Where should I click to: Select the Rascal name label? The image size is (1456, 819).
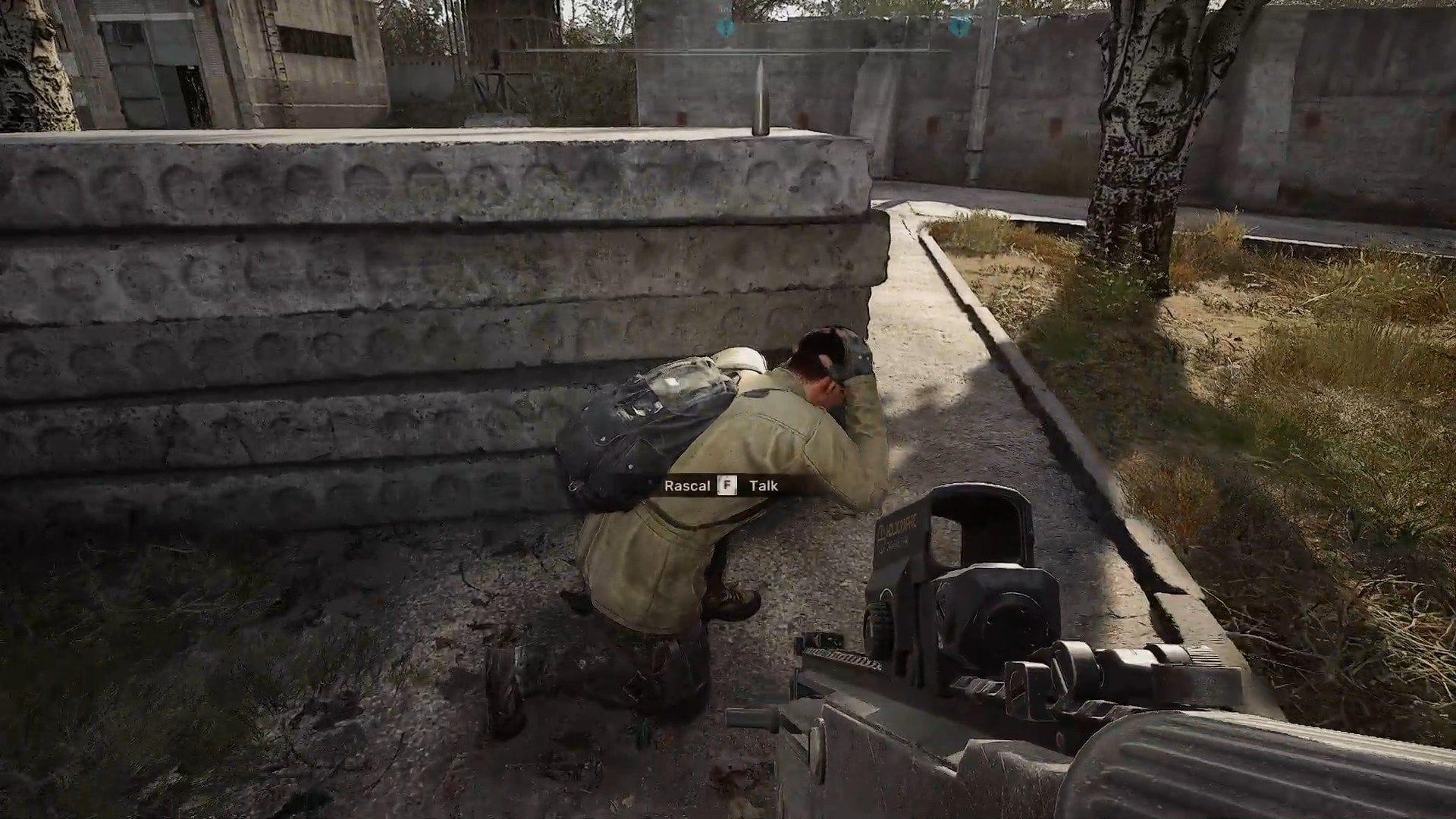tap(687, 485)
